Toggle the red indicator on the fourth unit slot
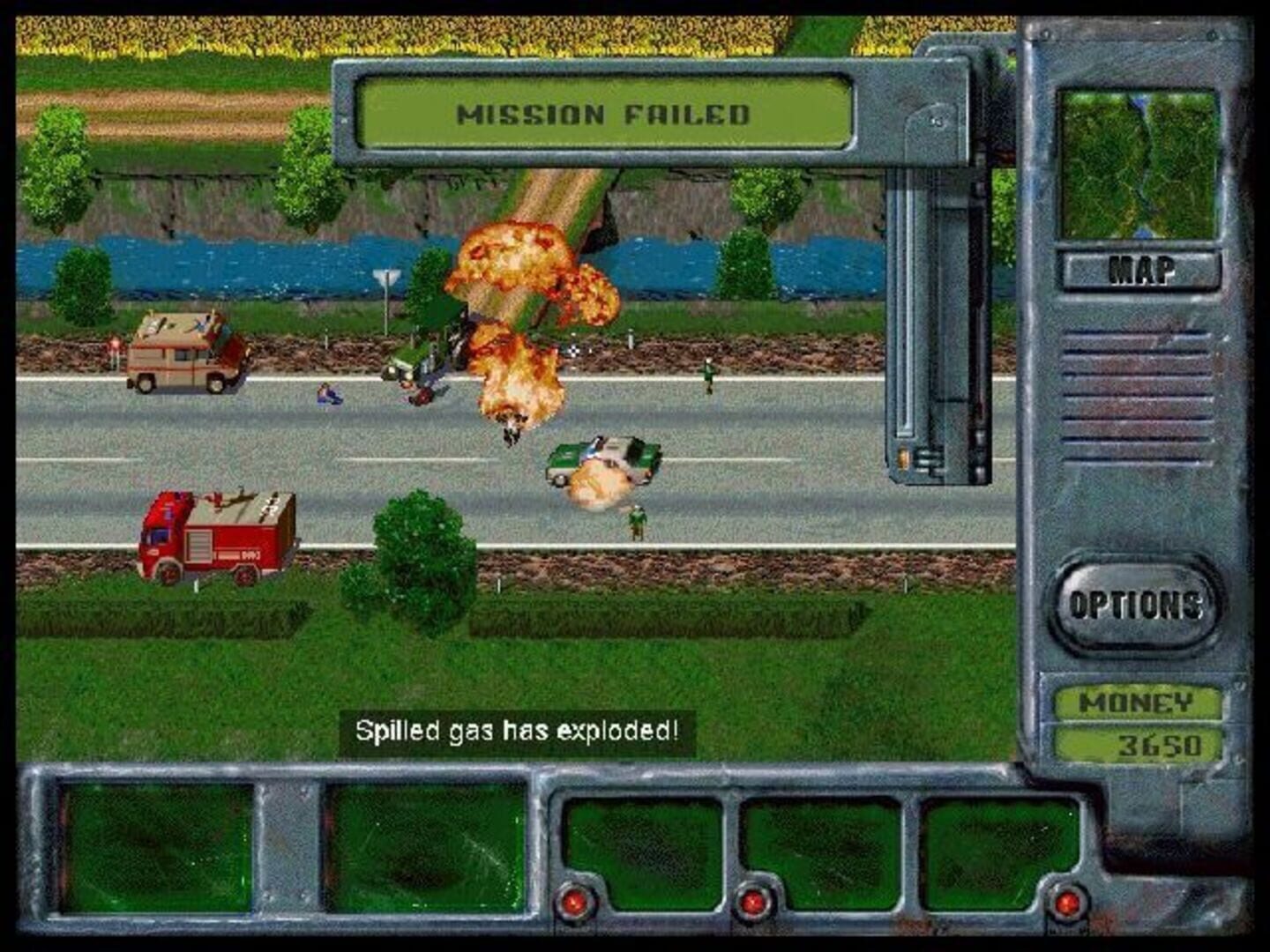This screenshot has height=952, width=1270. 754,902
